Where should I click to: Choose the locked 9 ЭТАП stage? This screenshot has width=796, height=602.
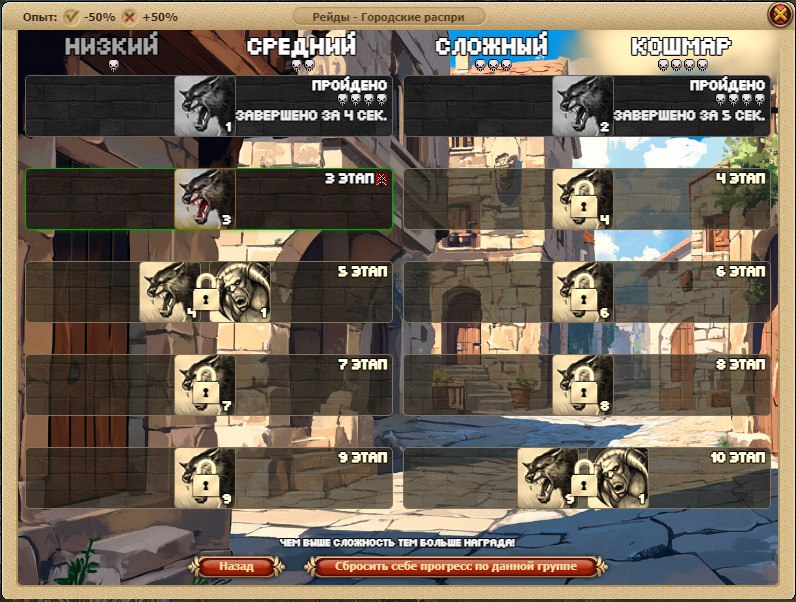point(208,478)
